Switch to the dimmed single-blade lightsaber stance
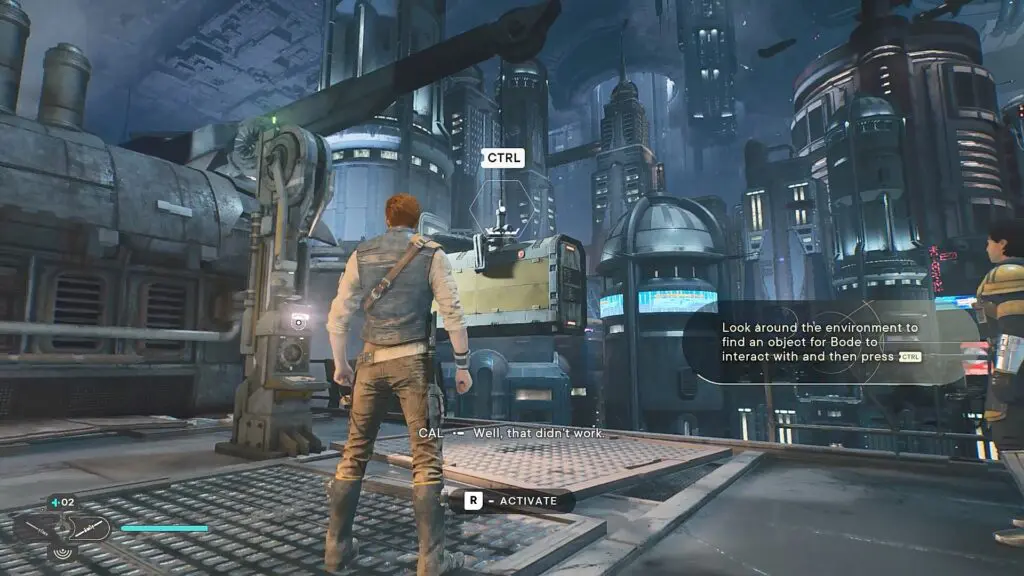This screenshot has height=576, width=1024. click(34, 527)
